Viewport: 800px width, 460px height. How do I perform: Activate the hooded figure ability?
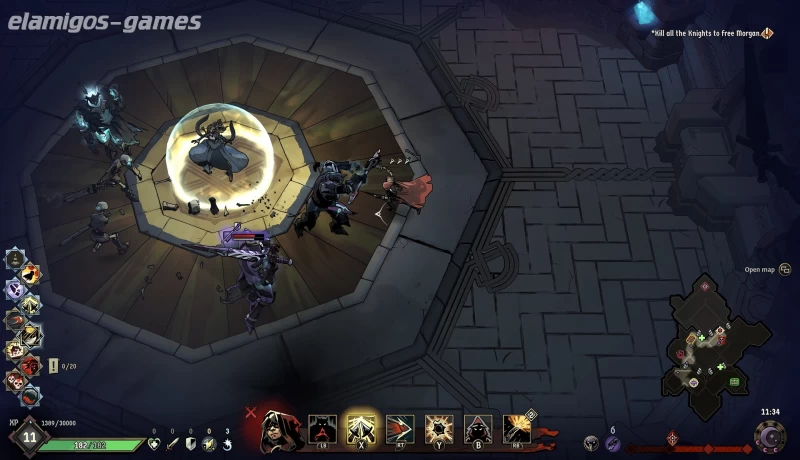[x=478, y=429]
